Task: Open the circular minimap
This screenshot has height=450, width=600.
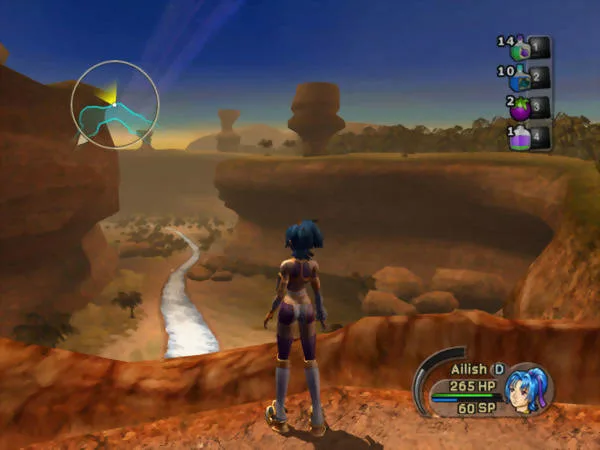Action: pyautogui.click(x=115, y=104)
